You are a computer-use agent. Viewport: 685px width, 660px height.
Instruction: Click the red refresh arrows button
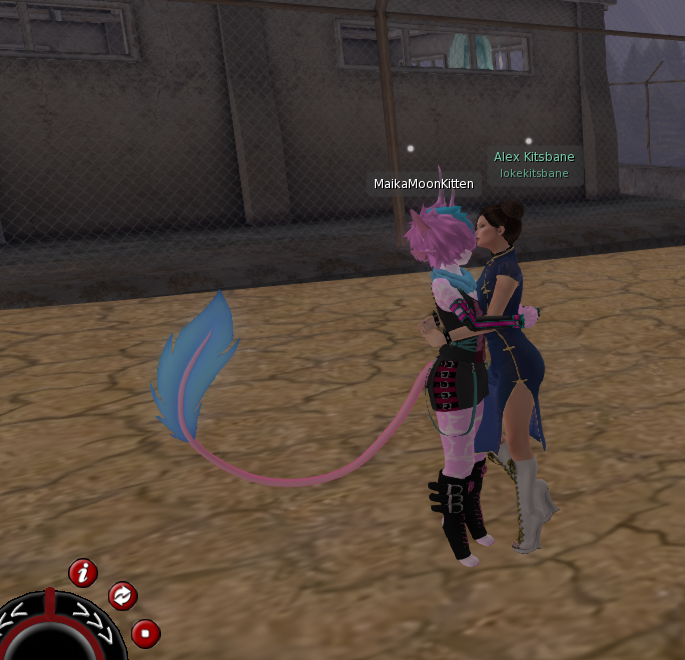122,596
